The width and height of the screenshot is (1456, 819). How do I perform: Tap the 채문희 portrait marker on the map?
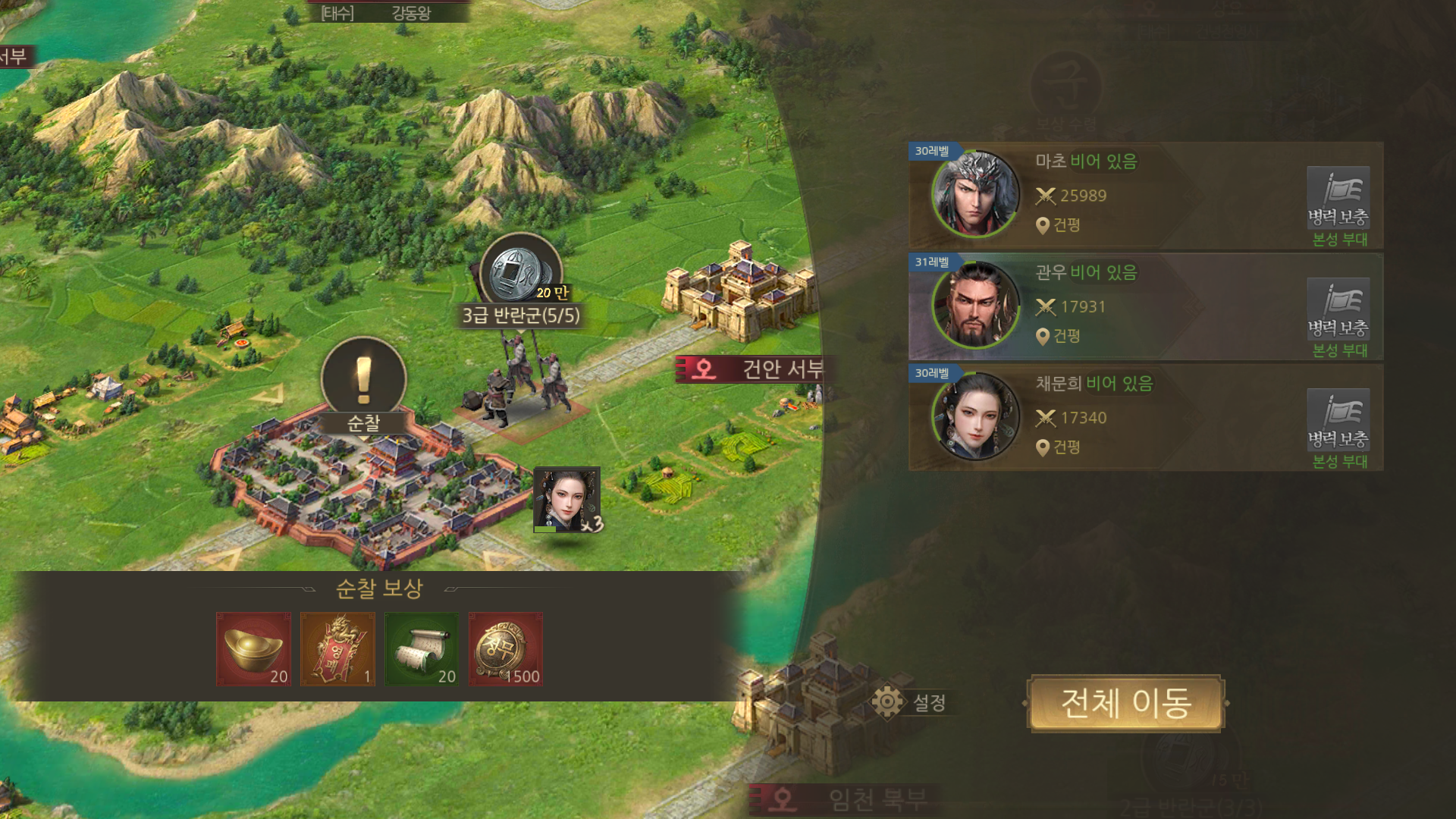pyautogui.click(x=567, y=500)
